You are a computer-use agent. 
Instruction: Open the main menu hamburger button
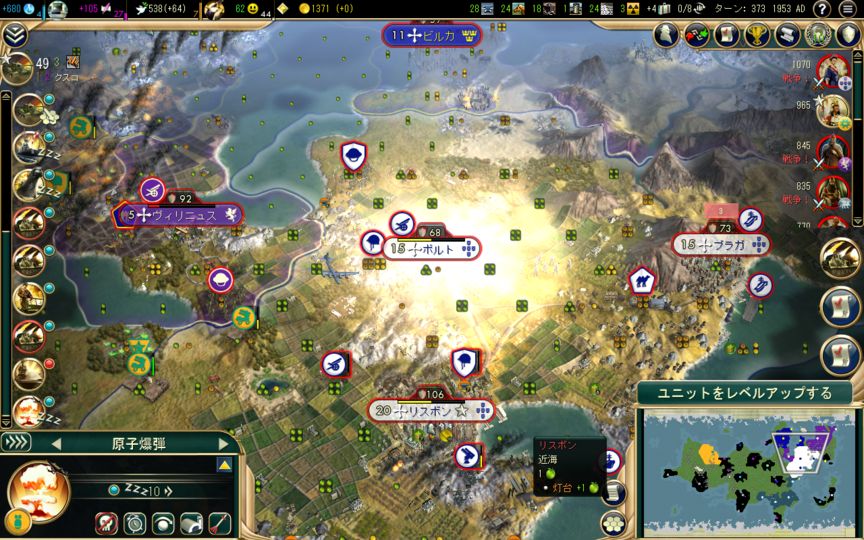[x=848, y=9]
